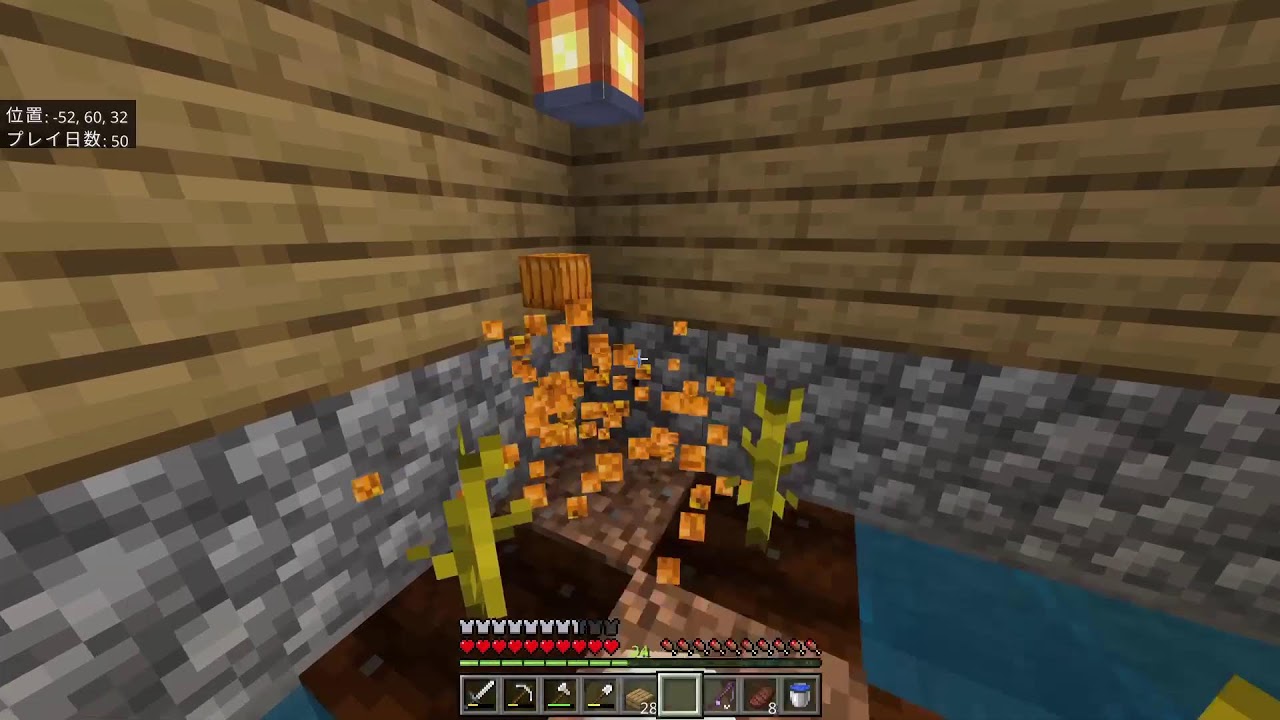Viewport: 1280px width, 720px height.
Task: Select the wooden slab stack of 28
Action: tap(639, 694)
